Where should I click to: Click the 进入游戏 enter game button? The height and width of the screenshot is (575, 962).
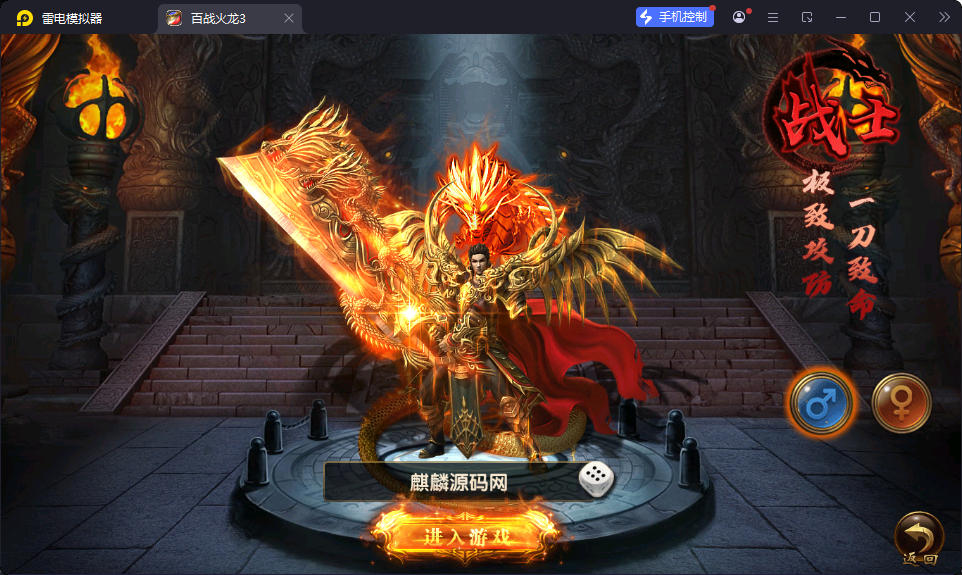(x=468, y=535)
